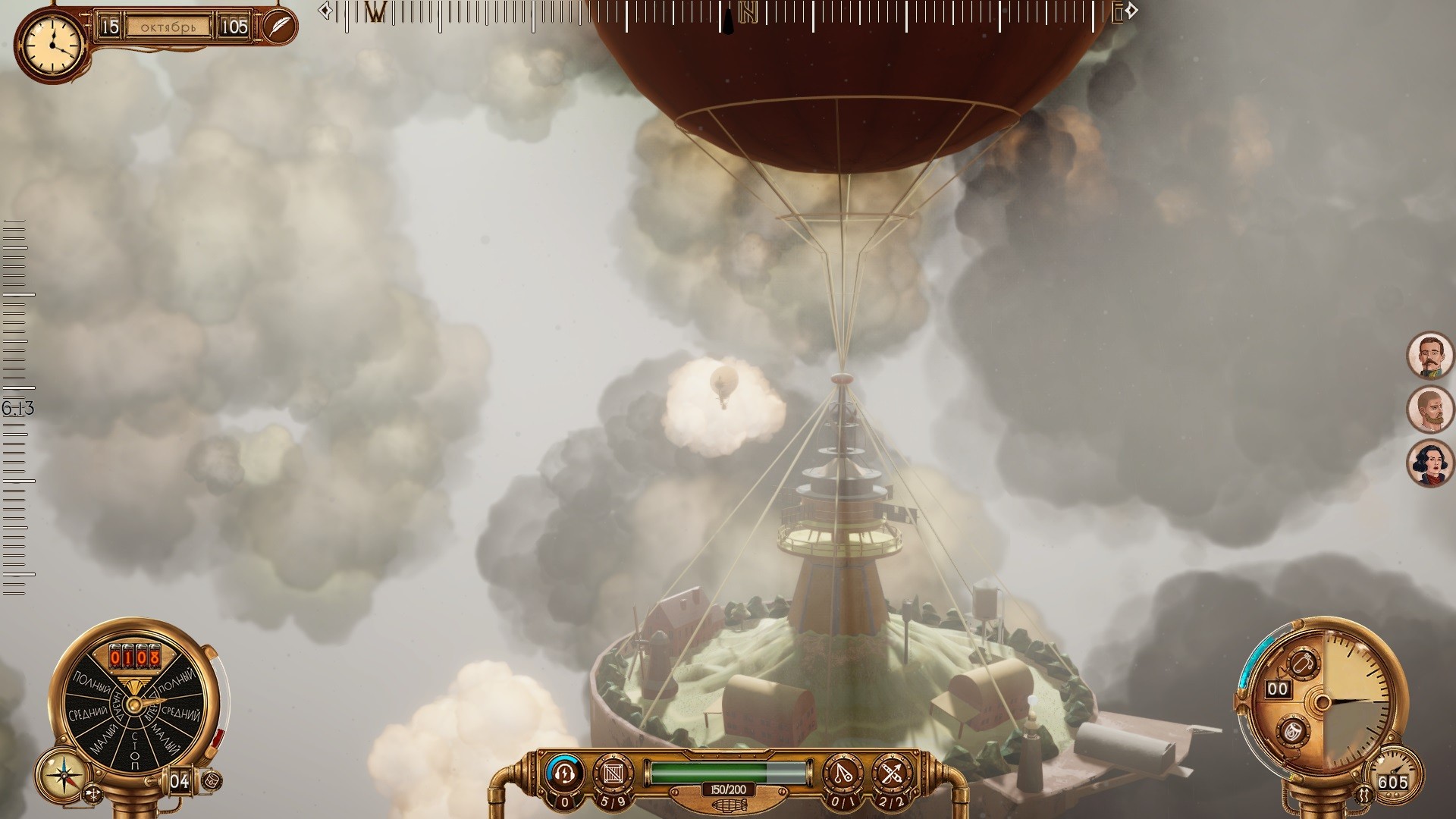
Task: Open the cargo crate icon
Action: point(613,773)
